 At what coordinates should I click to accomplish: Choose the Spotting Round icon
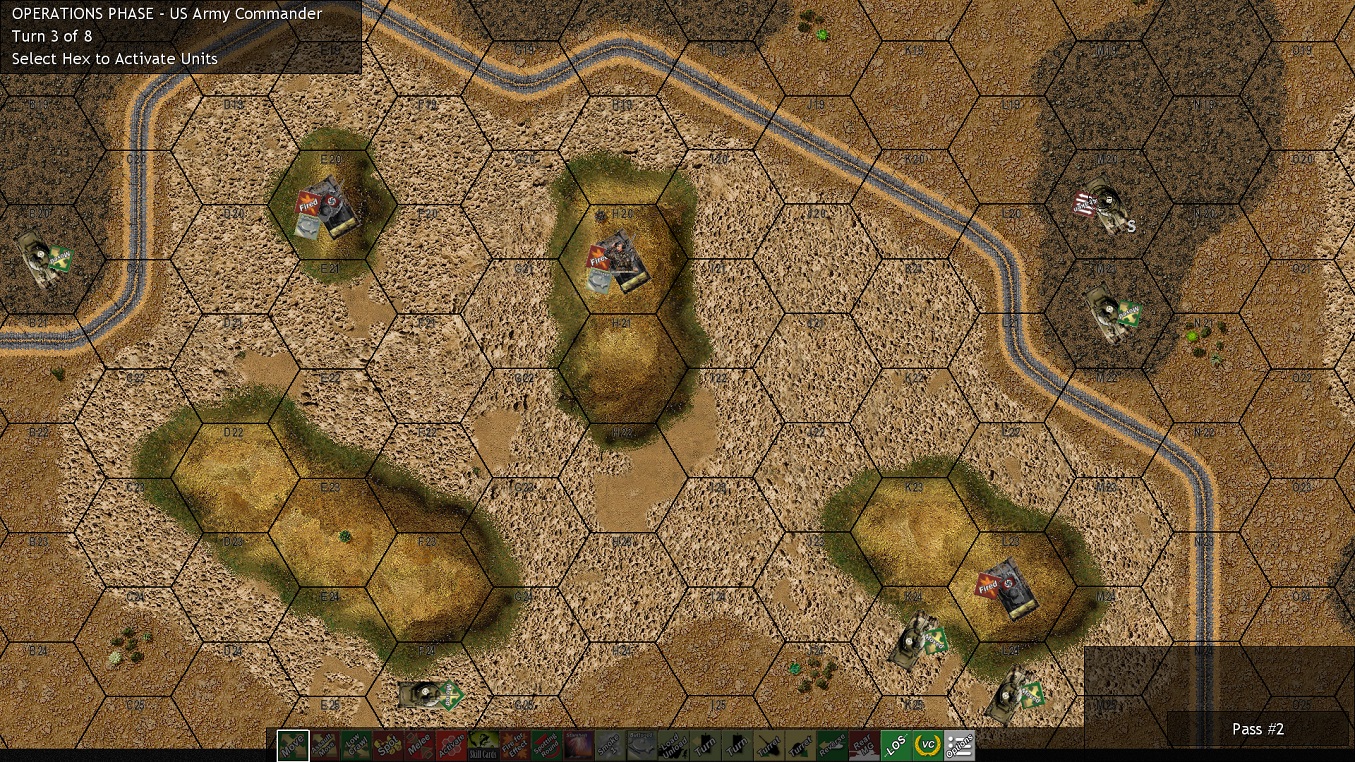(x=546, y=745)
